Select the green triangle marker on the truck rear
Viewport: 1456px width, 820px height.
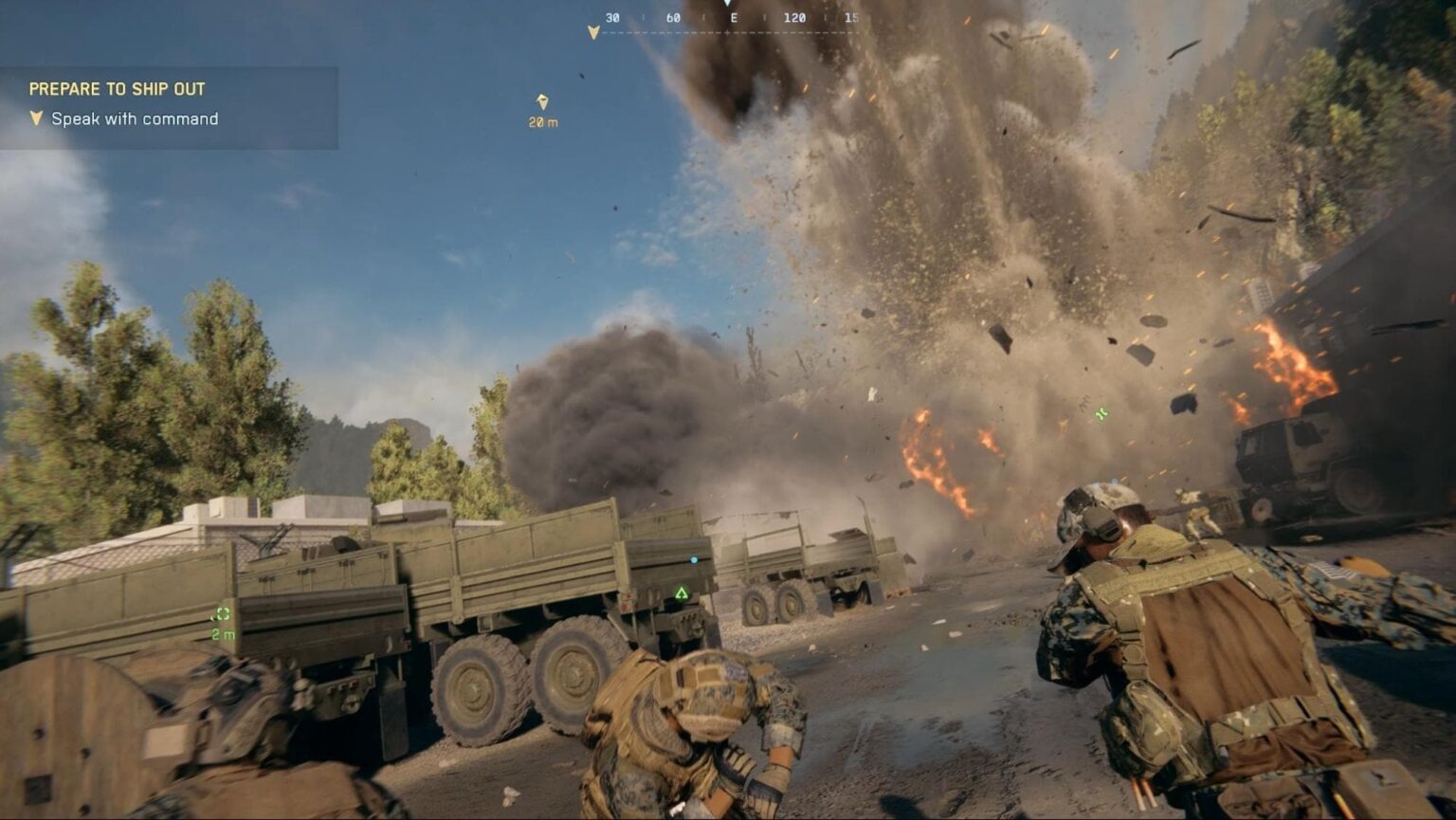click(682, 591)
